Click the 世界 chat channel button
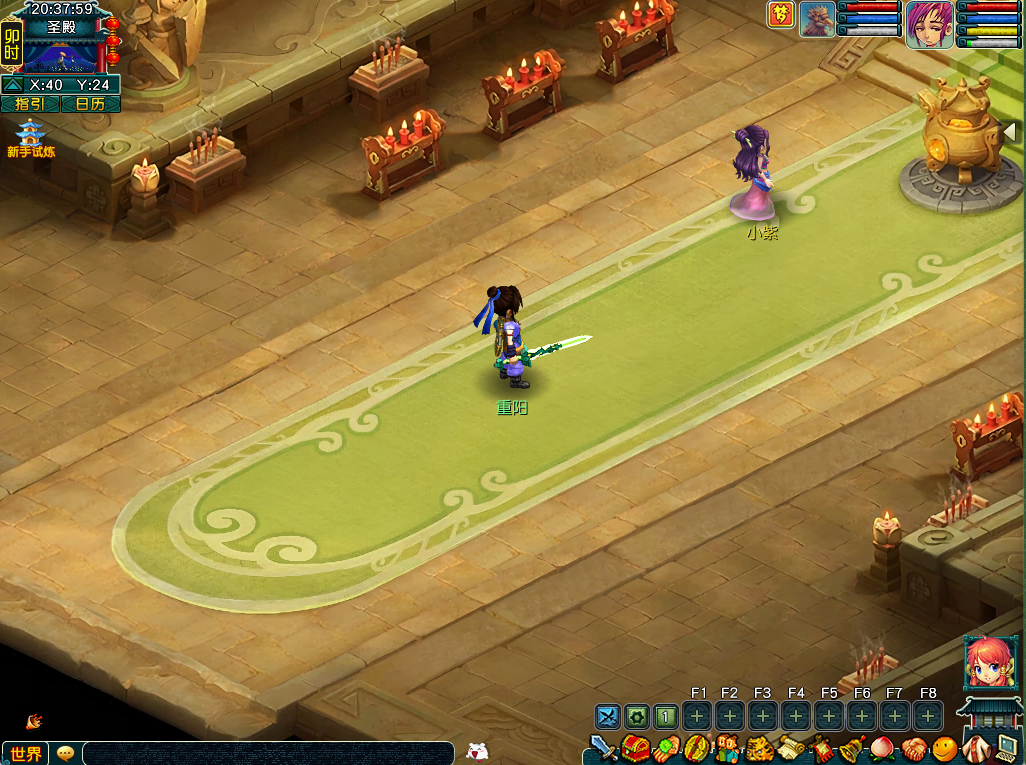Screen dimensions: 1026x765 (26, 753)
